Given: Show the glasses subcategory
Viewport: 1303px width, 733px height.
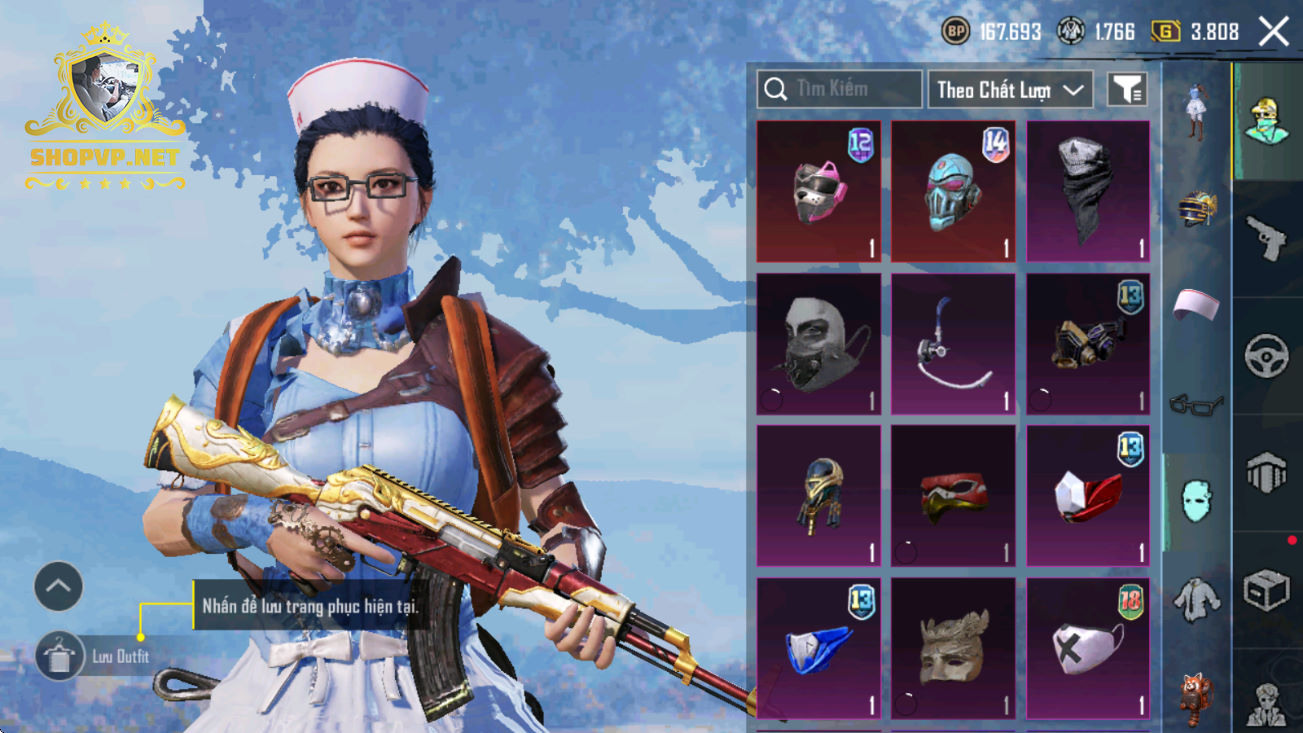Looking at the screenshot, I should (x=1196, y=405).
